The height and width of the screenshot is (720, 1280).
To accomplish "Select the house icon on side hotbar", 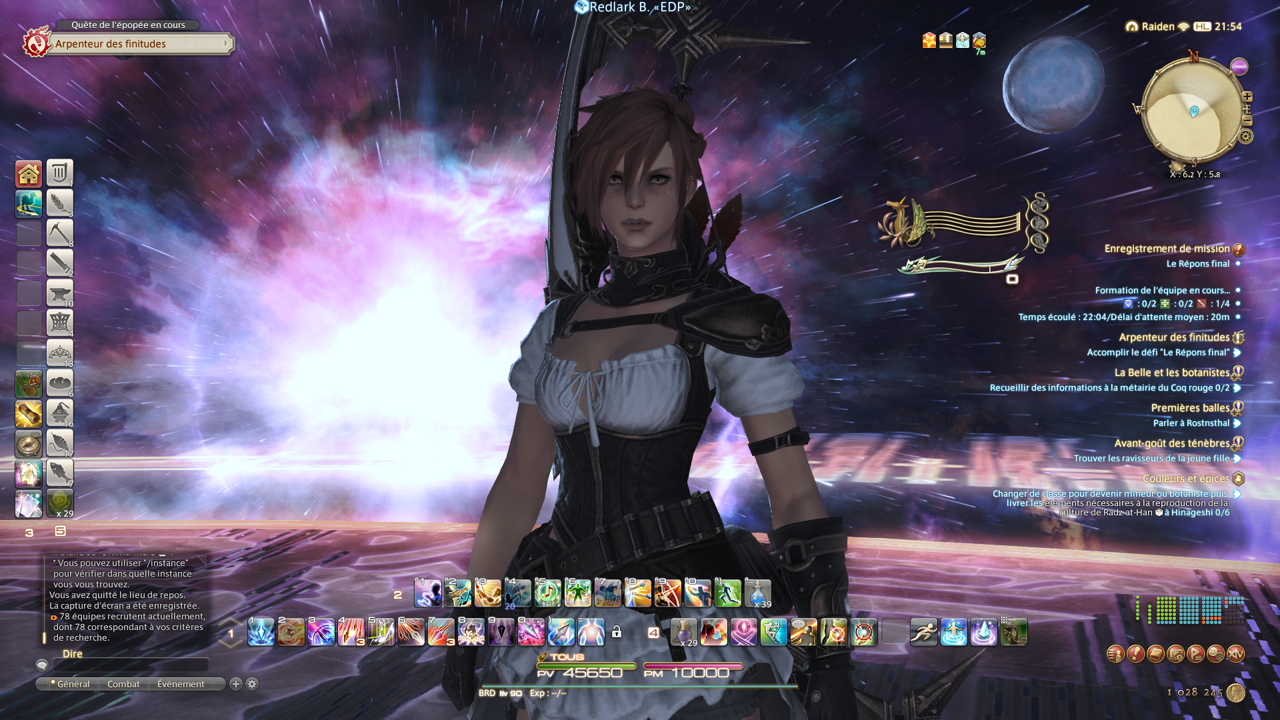I will 28,174.
